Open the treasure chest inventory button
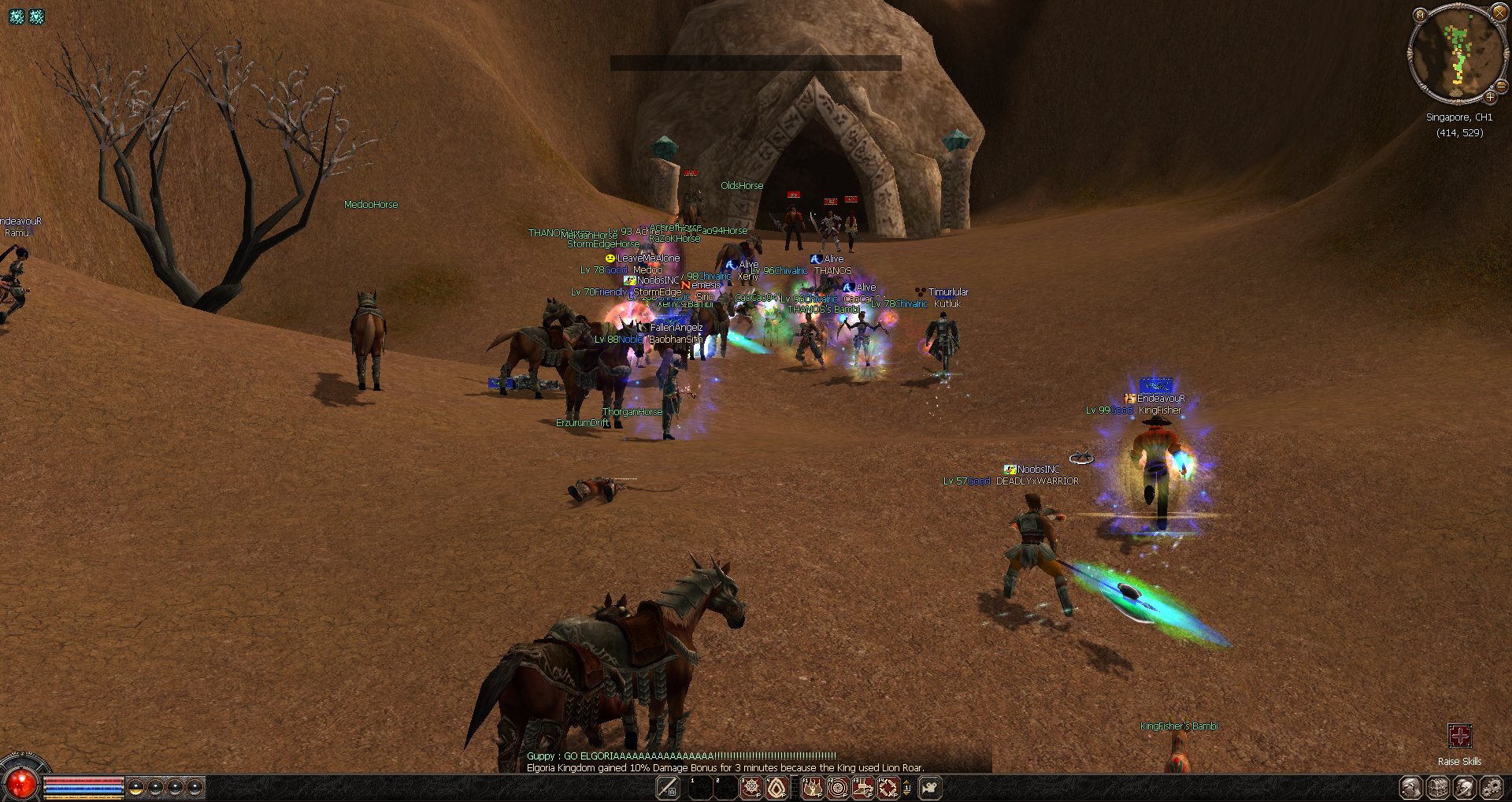Viewport: 1512px width, 802px height. point(1438,787)
